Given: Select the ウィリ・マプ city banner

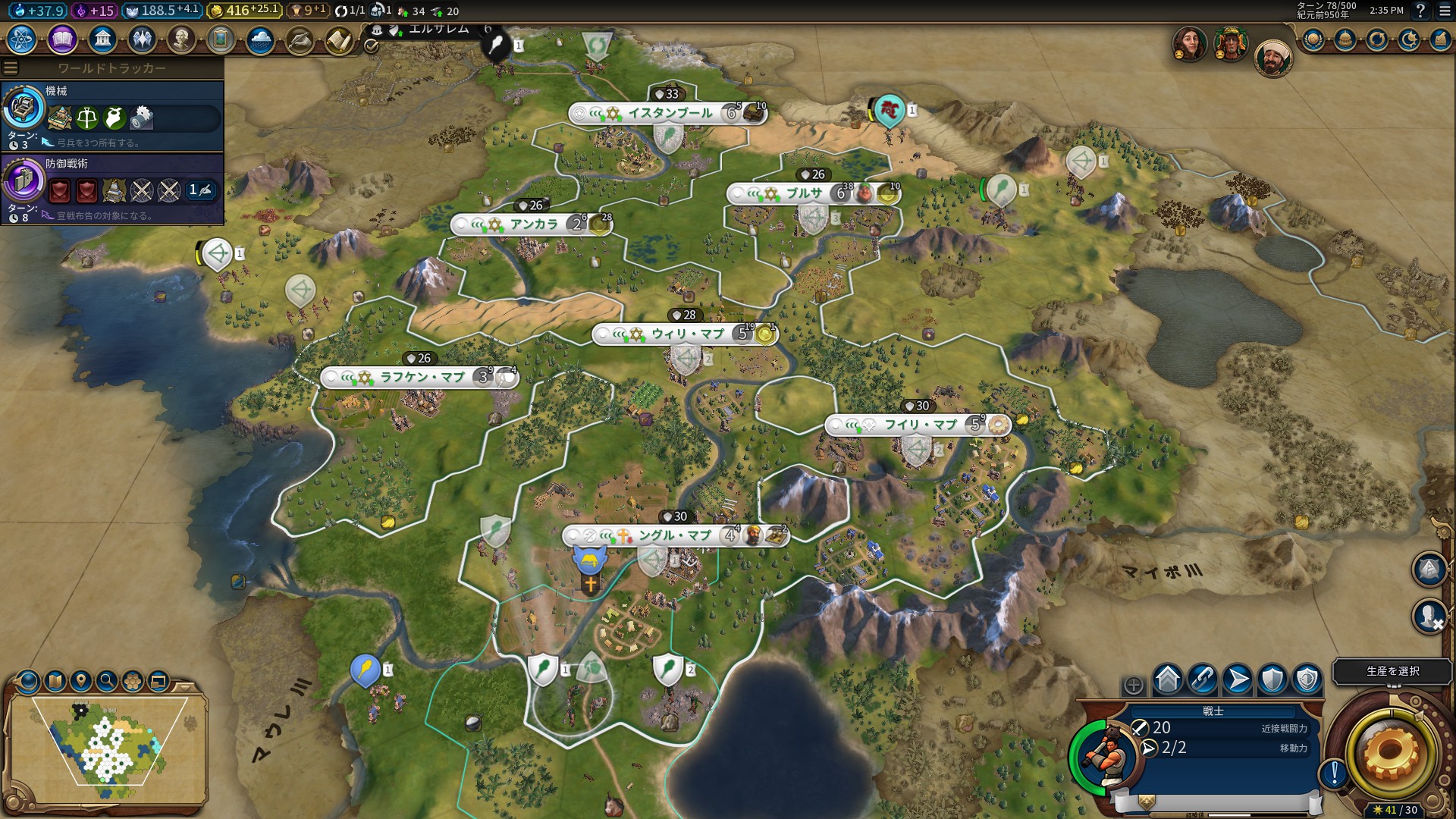Looking at the screenshot, I should (x=686, y=334).
